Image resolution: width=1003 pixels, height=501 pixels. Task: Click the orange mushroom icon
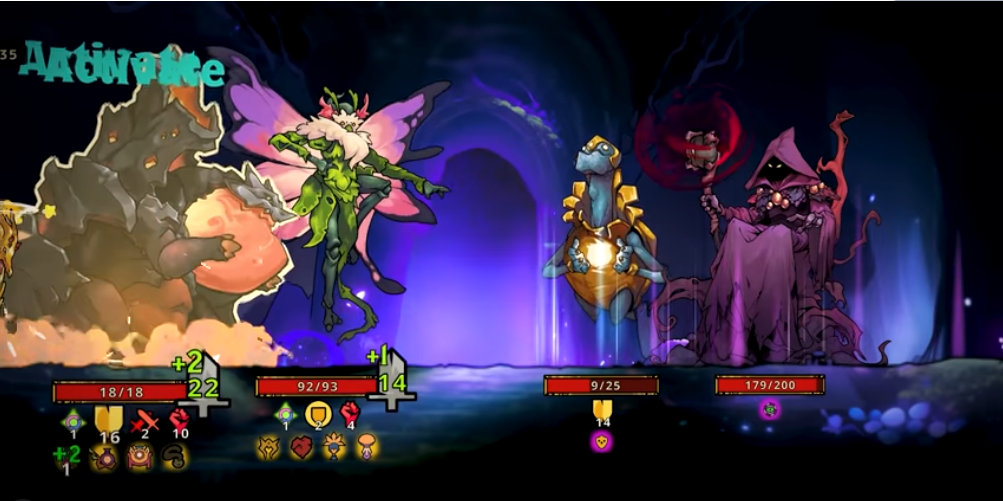point(367,447)
